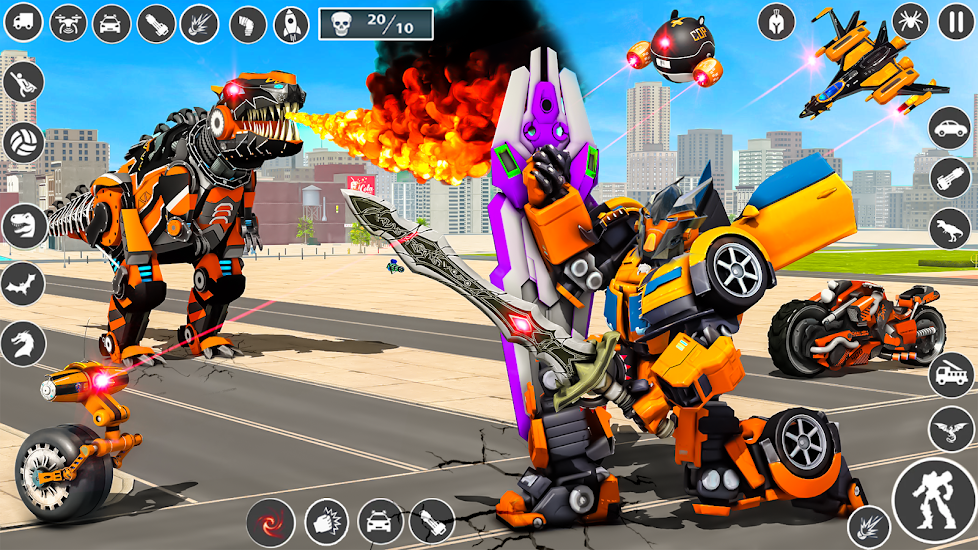Choose the walking dinosaur icon on the right

click(950, 229)
